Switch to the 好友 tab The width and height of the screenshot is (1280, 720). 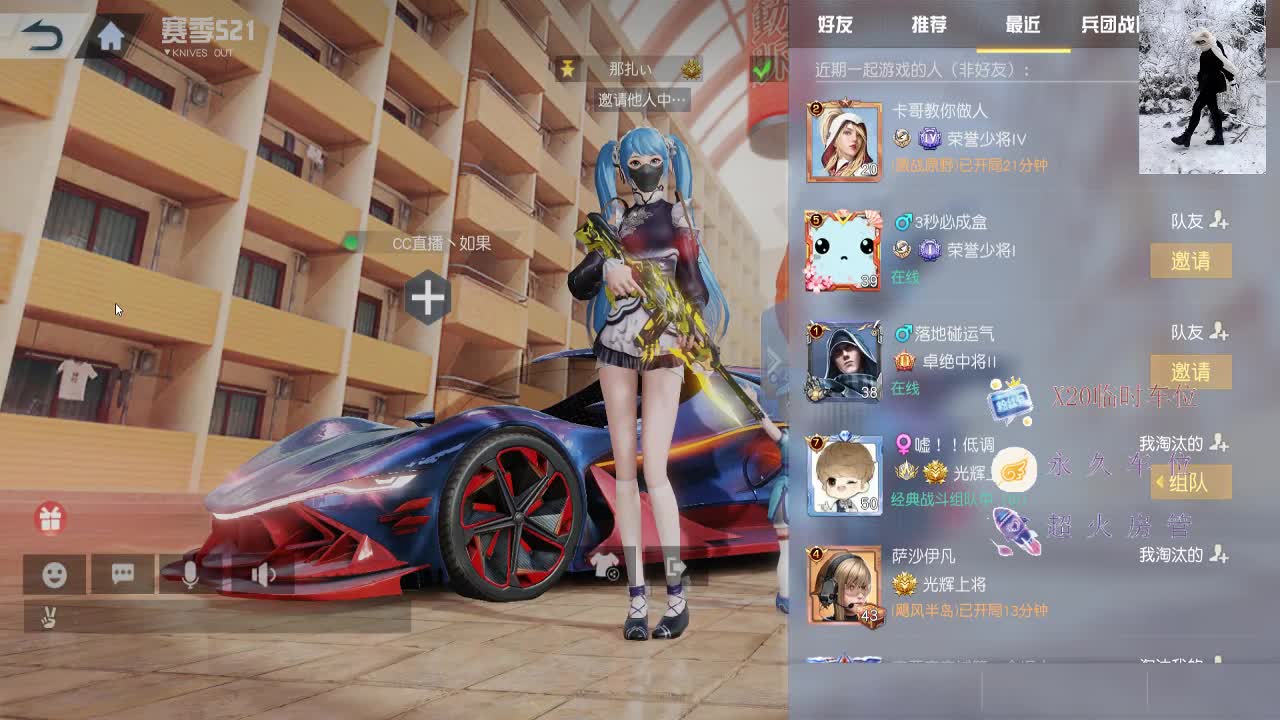(836, 25)
